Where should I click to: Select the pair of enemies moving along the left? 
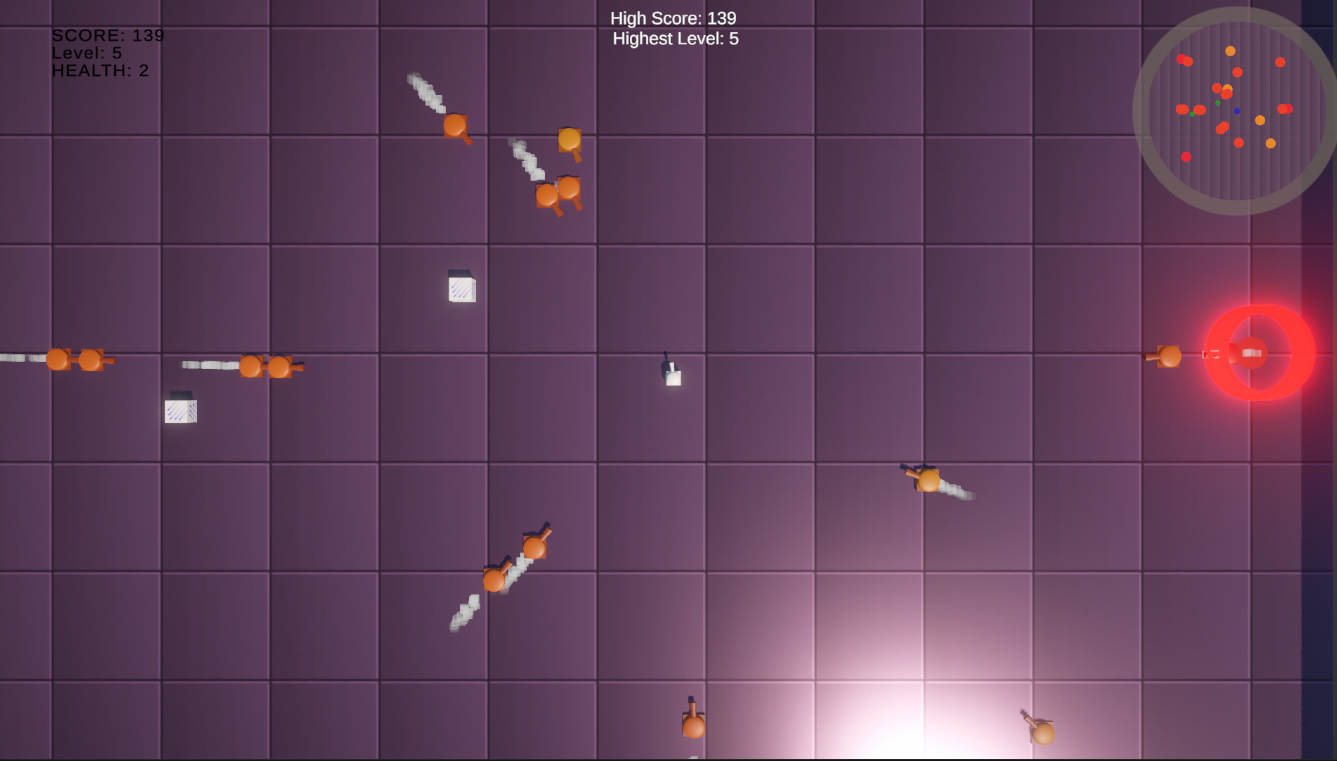tap(75, 360)
